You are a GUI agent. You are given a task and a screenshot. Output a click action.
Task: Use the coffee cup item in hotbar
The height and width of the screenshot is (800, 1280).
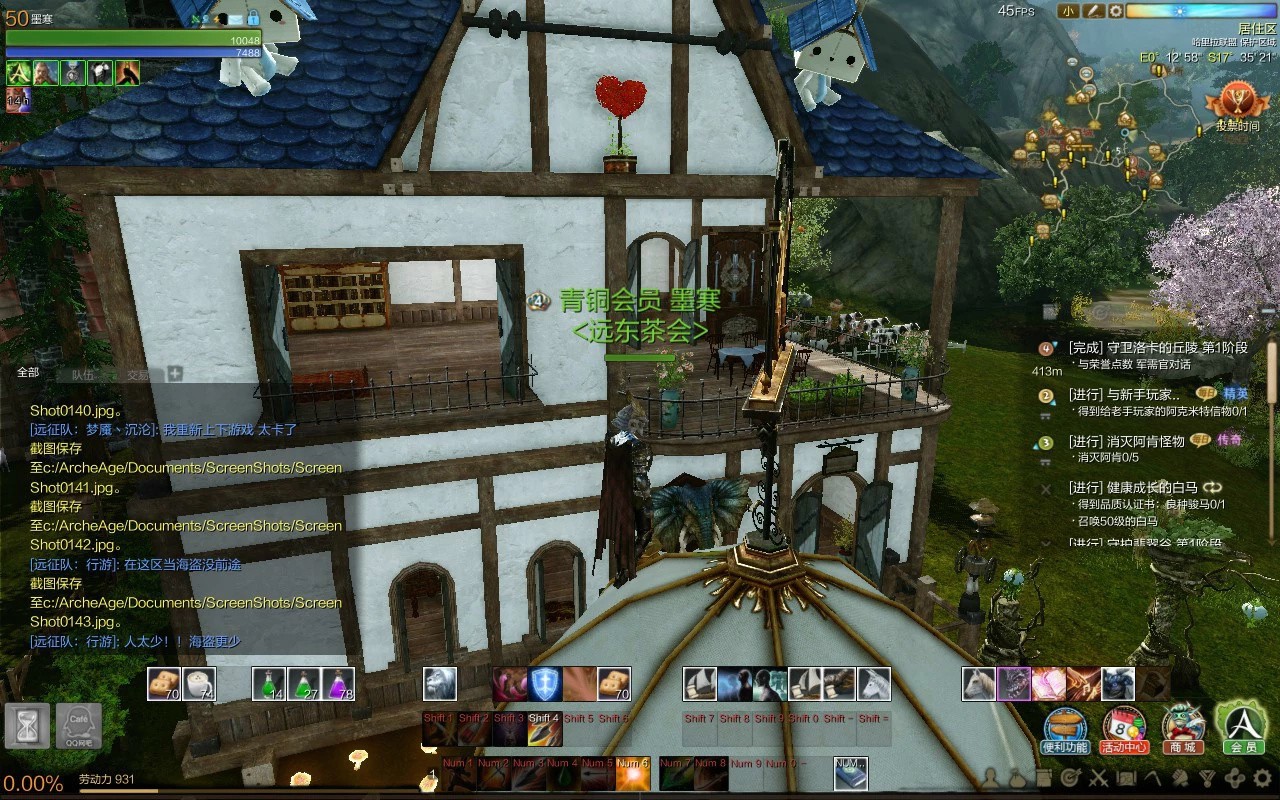pos(200,684)
